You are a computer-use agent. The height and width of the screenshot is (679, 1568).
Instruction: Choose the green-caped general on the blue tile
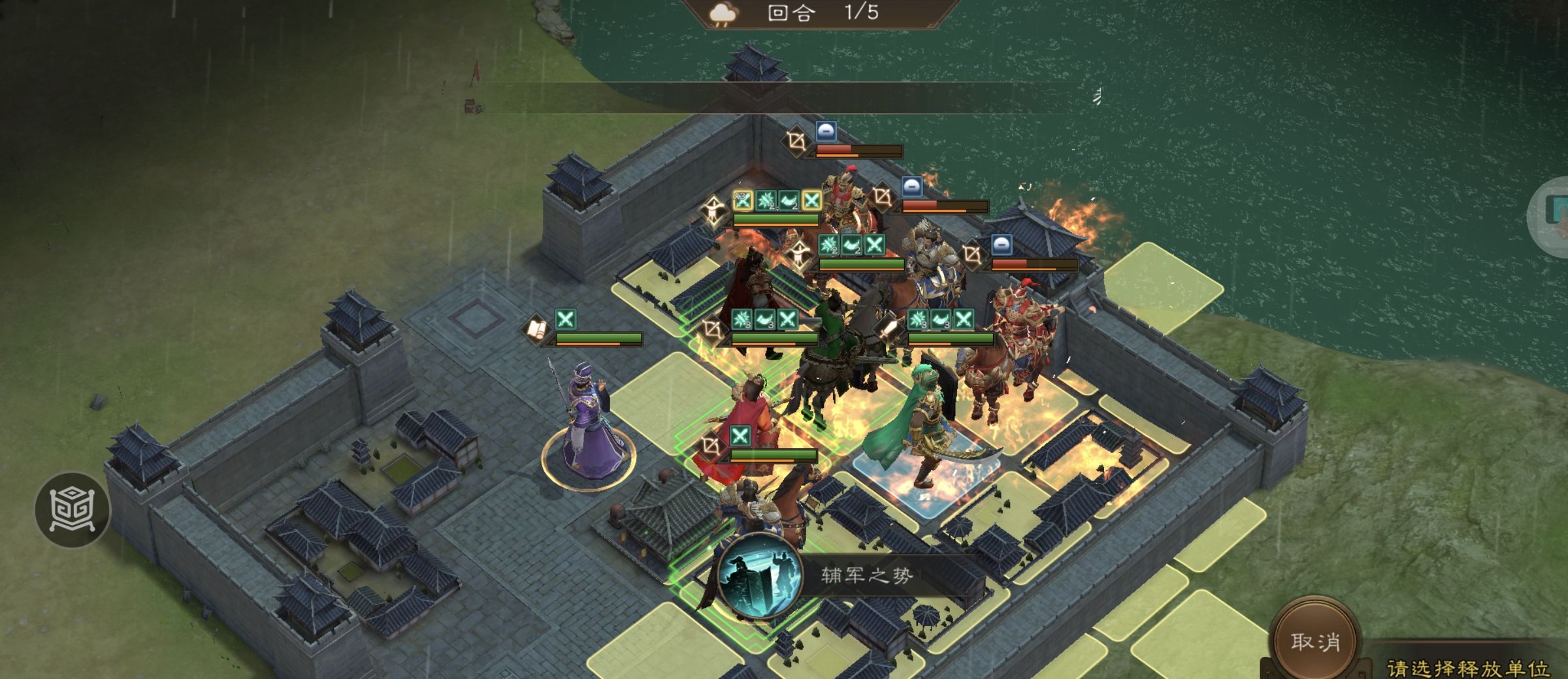[921, 431]
